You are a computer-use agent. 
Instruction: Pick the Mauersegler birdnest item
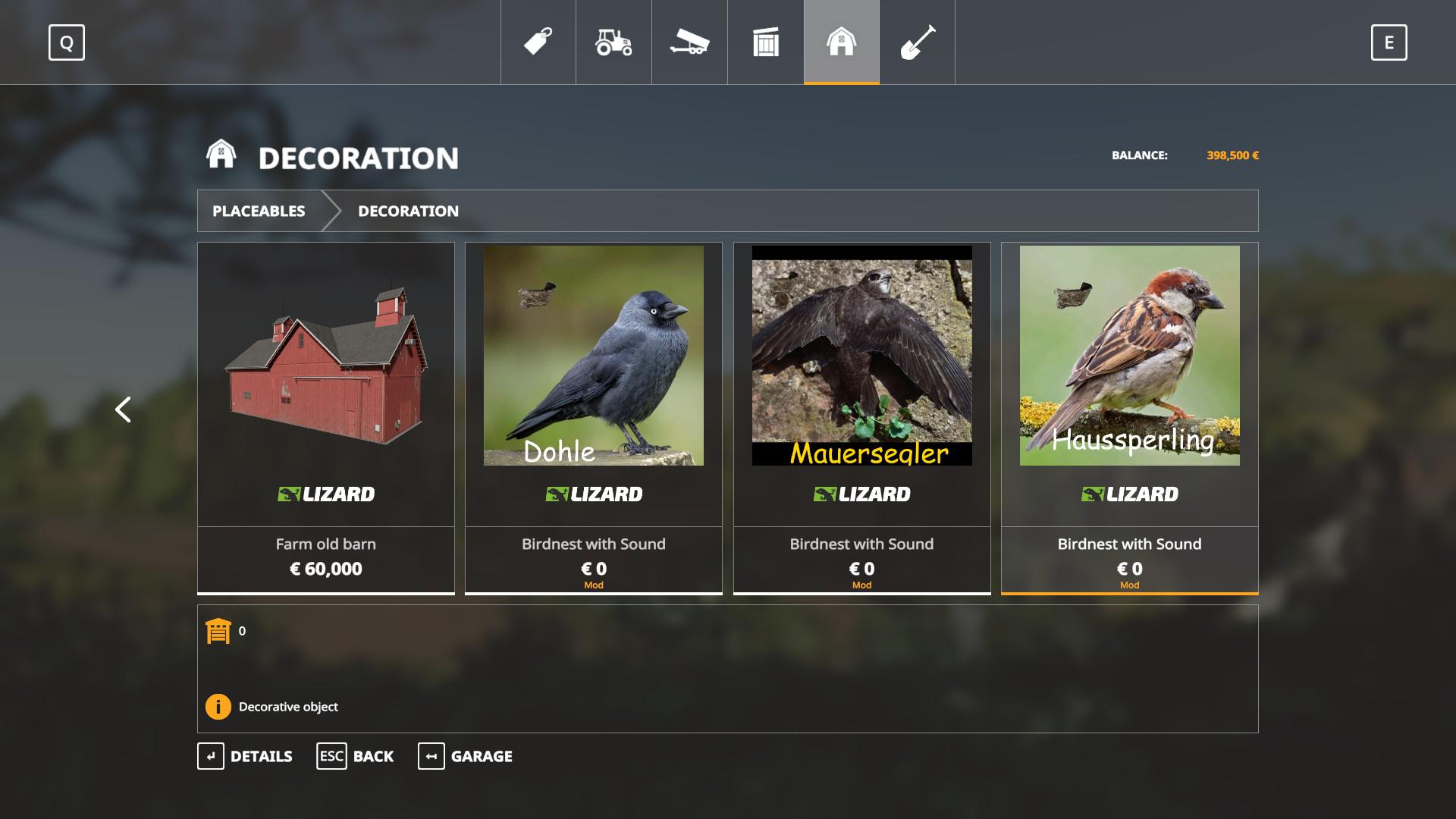(861, 417)
